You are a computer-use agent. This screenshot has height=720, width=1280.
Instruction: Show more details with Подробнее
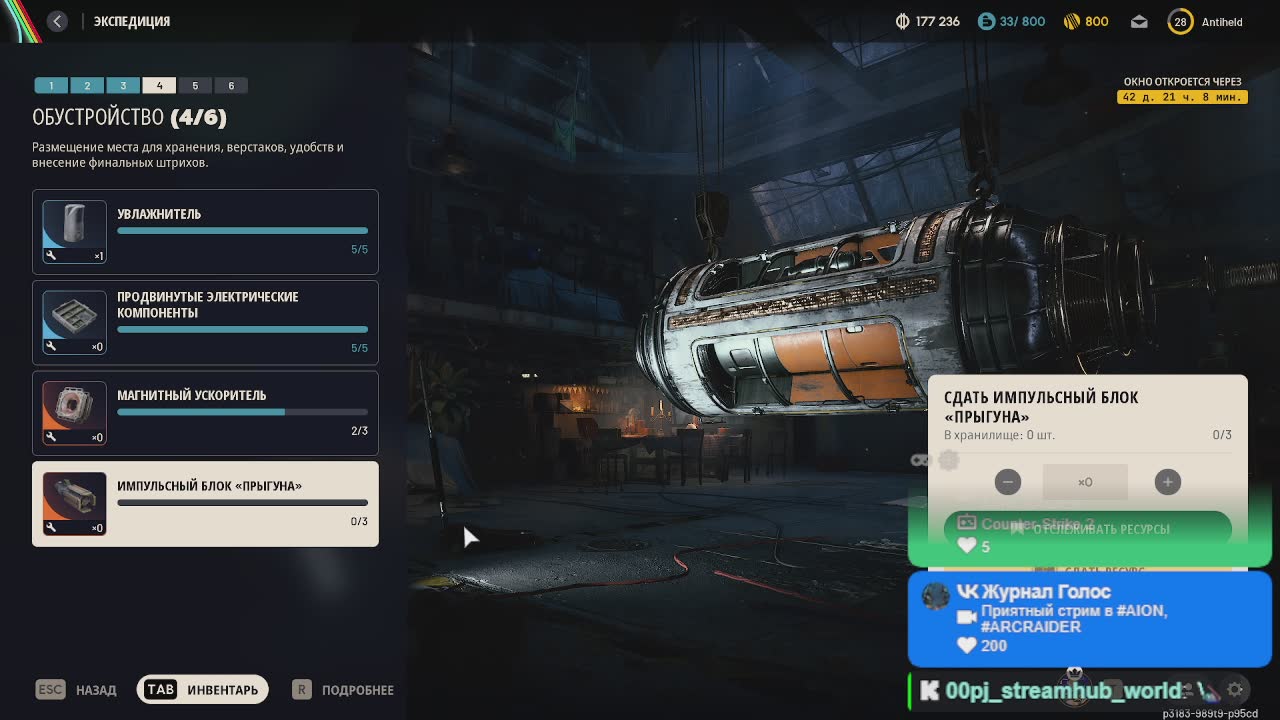pyautogui.click(x=343, y=690)
